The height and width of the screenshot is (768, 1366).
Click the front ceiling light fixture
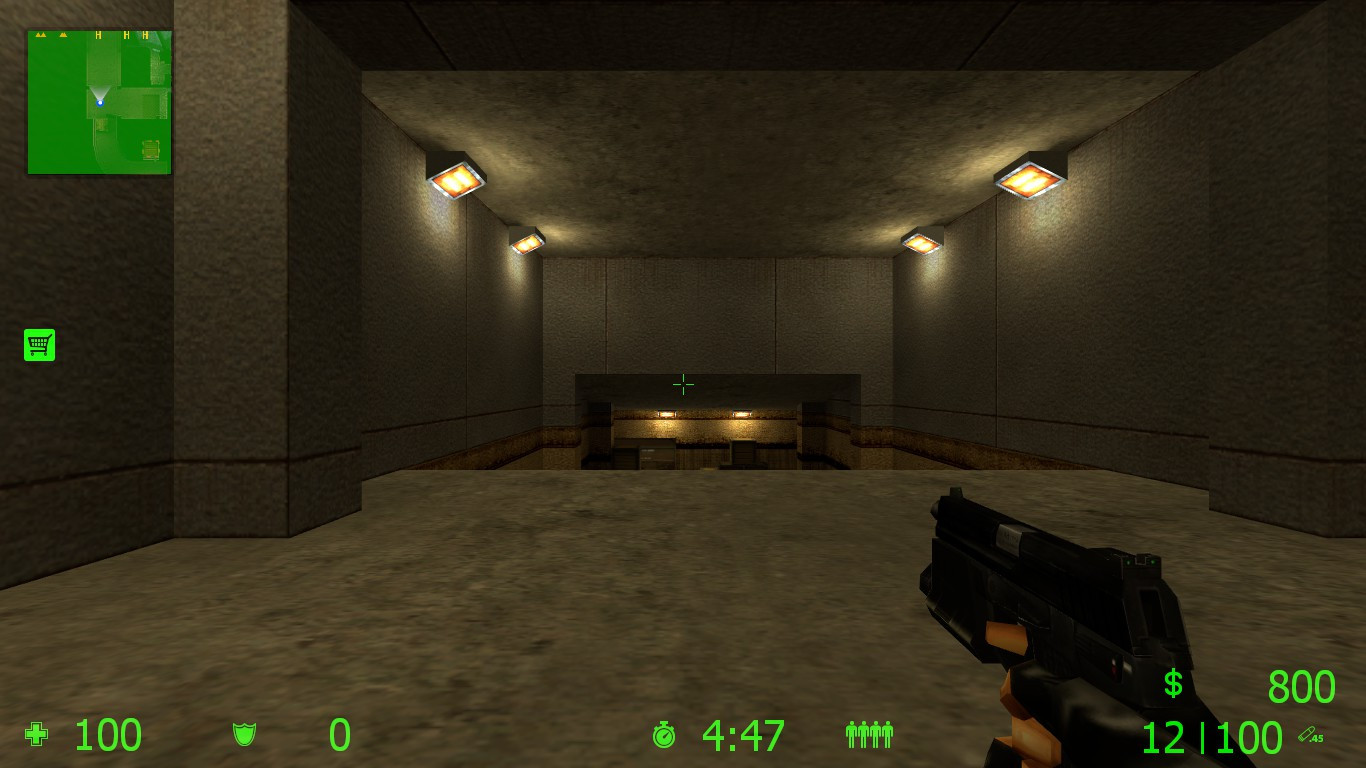pyautogui.click(x=455, y=178)
